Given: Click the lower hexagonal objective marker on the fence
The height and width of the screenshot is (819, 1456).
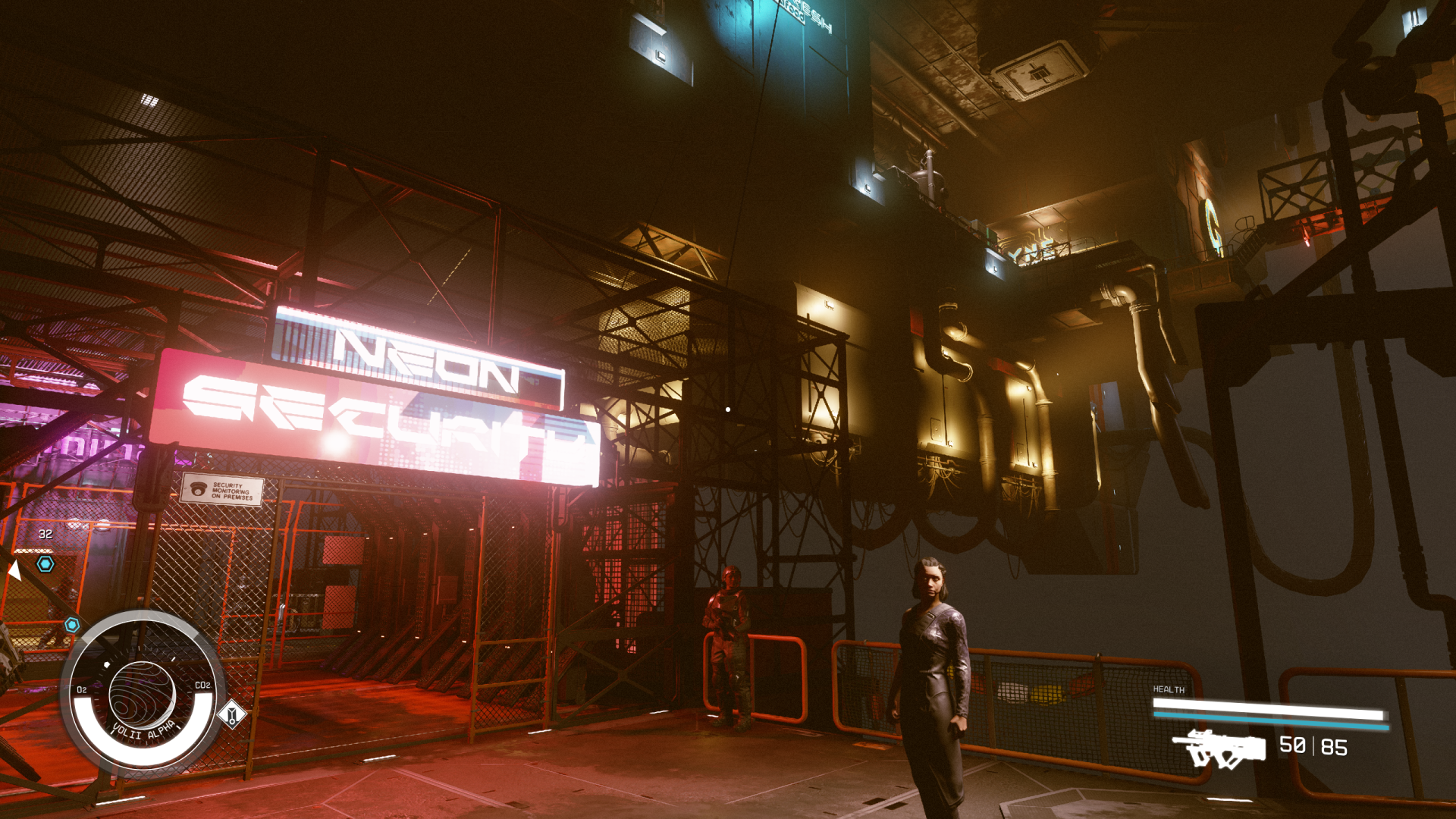Looking at the screenshot, I should click(71, 624).
